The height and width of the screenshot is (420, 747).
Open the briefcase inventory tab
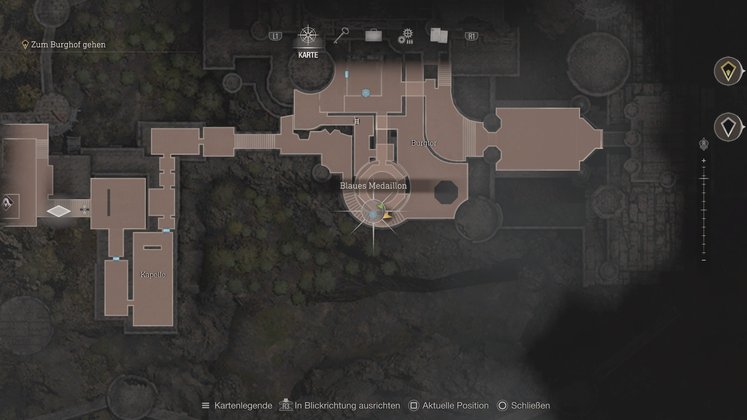click(374, 36)
